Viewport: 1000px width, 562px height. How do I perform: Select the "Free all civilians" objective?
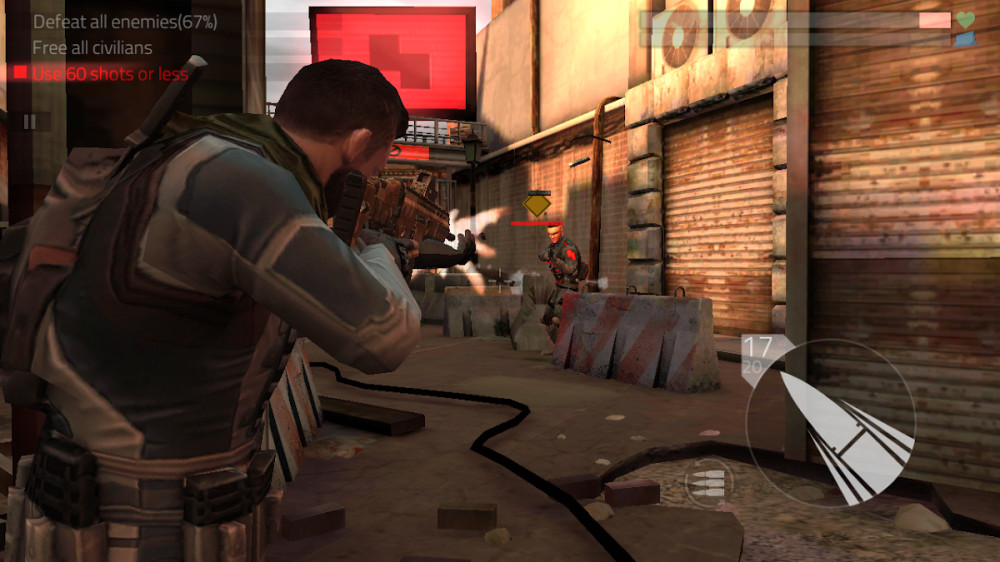pos(92,47)
